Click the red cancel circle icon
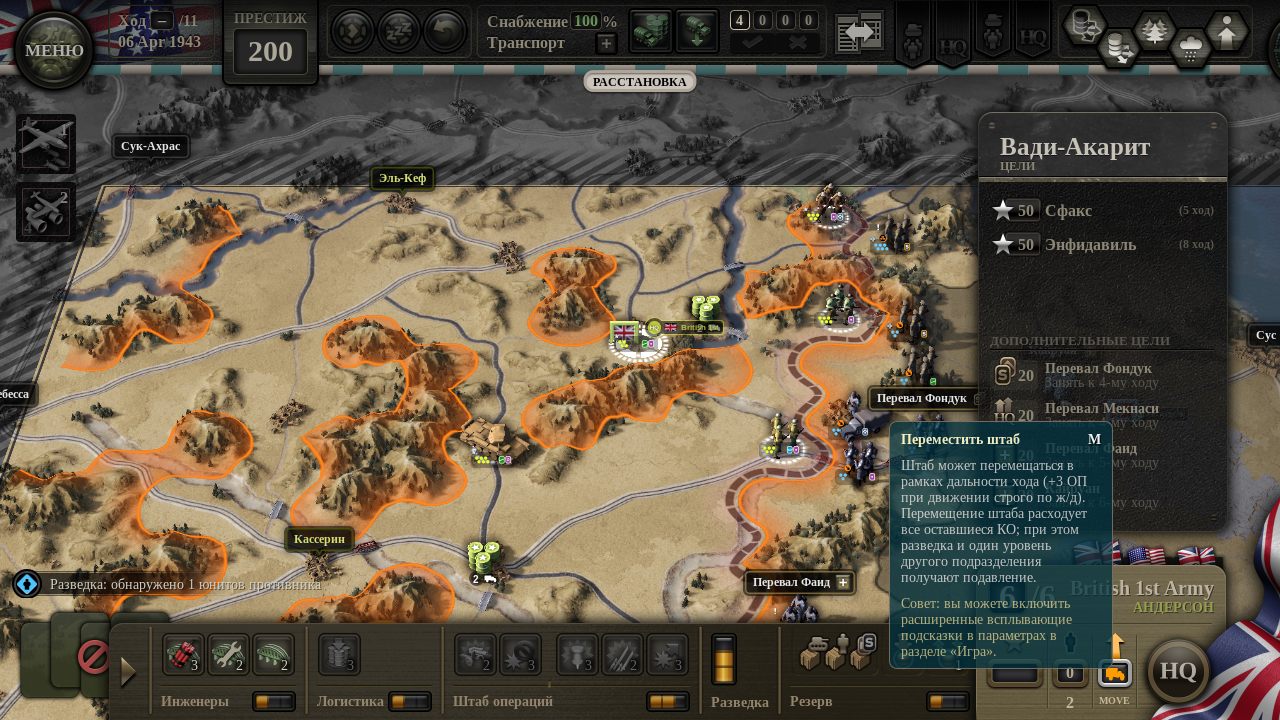The height and width of the screenshot is (720, 1280). 93,657
